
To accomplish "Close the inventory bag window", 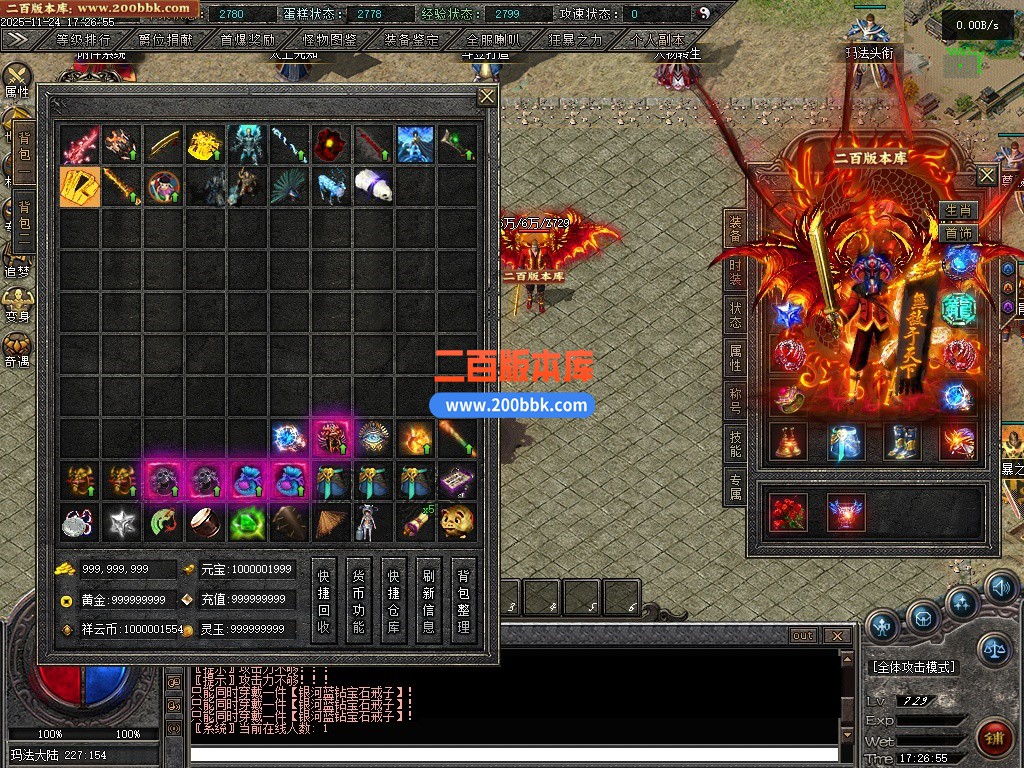I will click(x=487, y=96).
